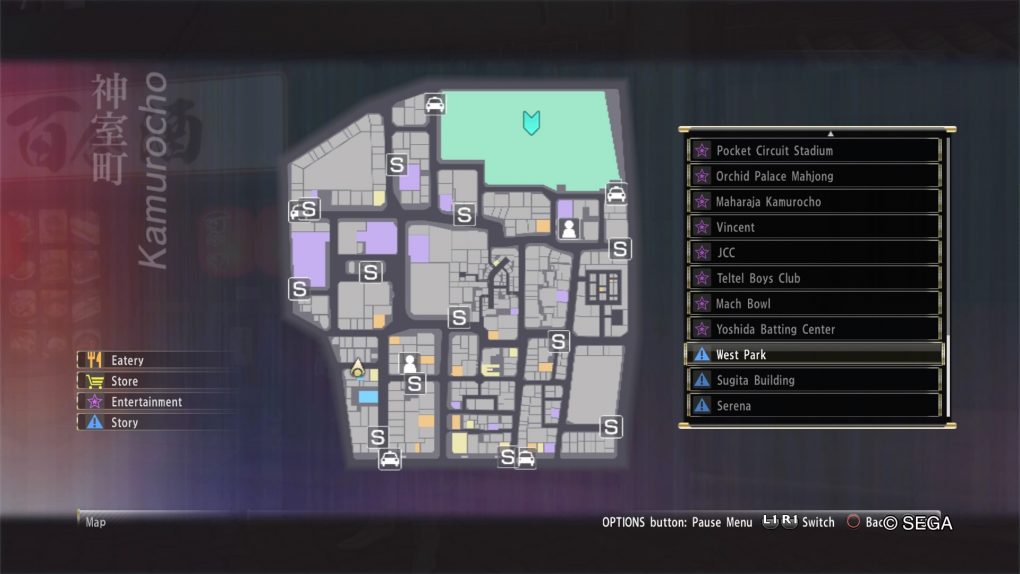Click the green West Park area marker
Screen dimensions: 1020x574
click(x=530, y=123)
